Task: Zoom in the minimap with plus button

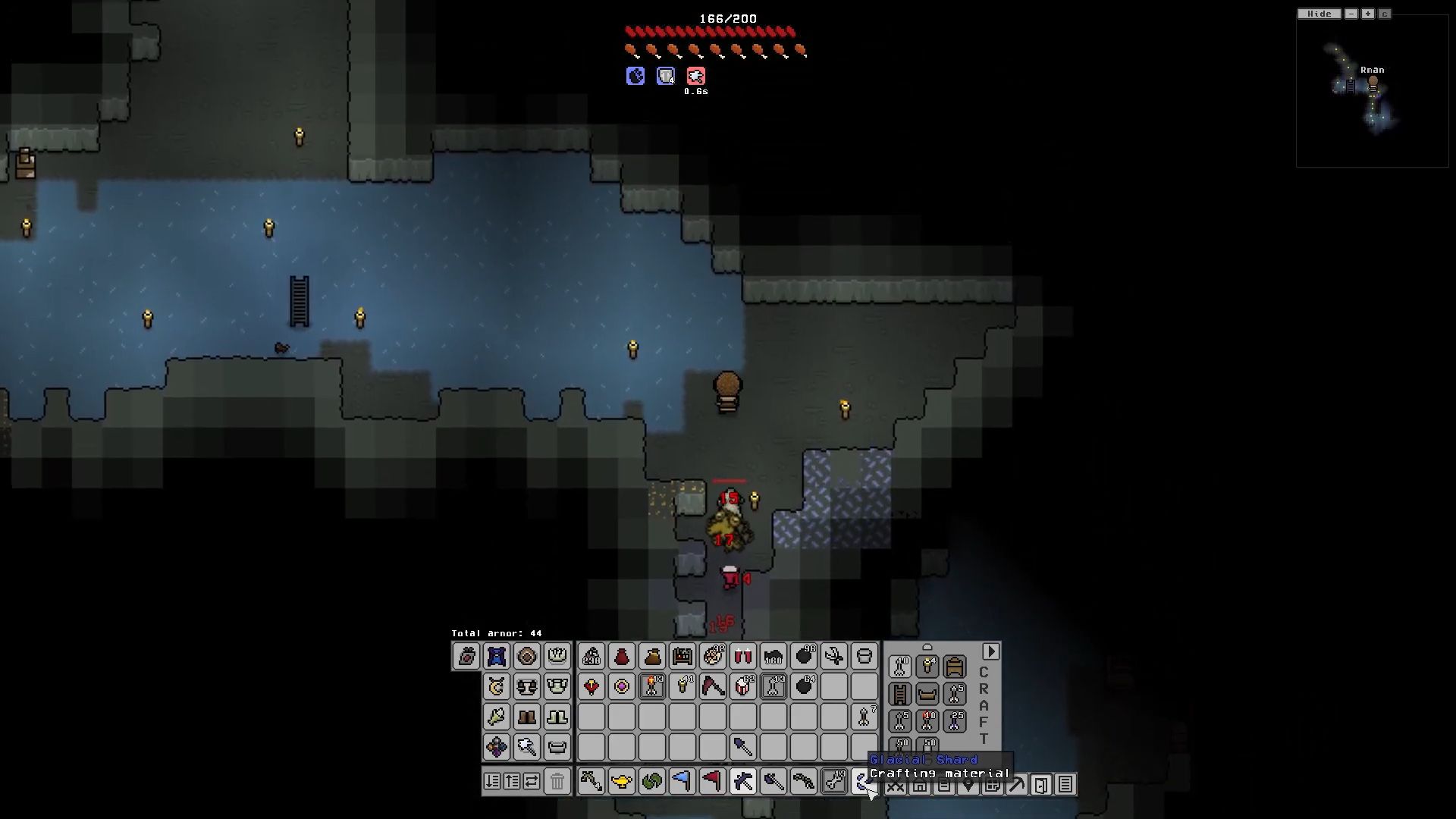Action: pos(1368,14)
